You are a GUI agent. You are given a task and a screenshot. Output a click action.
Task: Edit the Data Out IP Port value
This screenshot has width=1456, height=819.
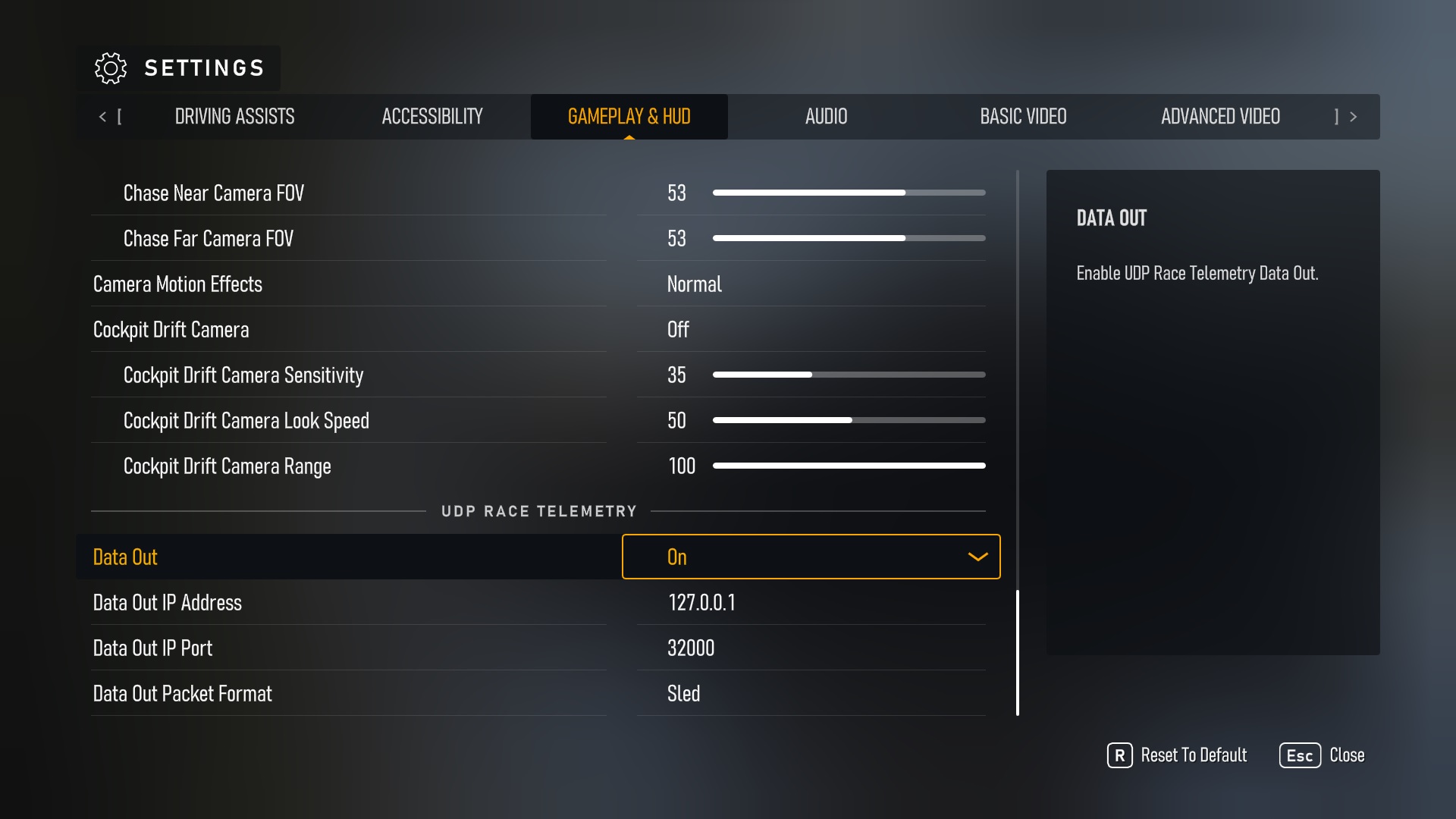811,648
